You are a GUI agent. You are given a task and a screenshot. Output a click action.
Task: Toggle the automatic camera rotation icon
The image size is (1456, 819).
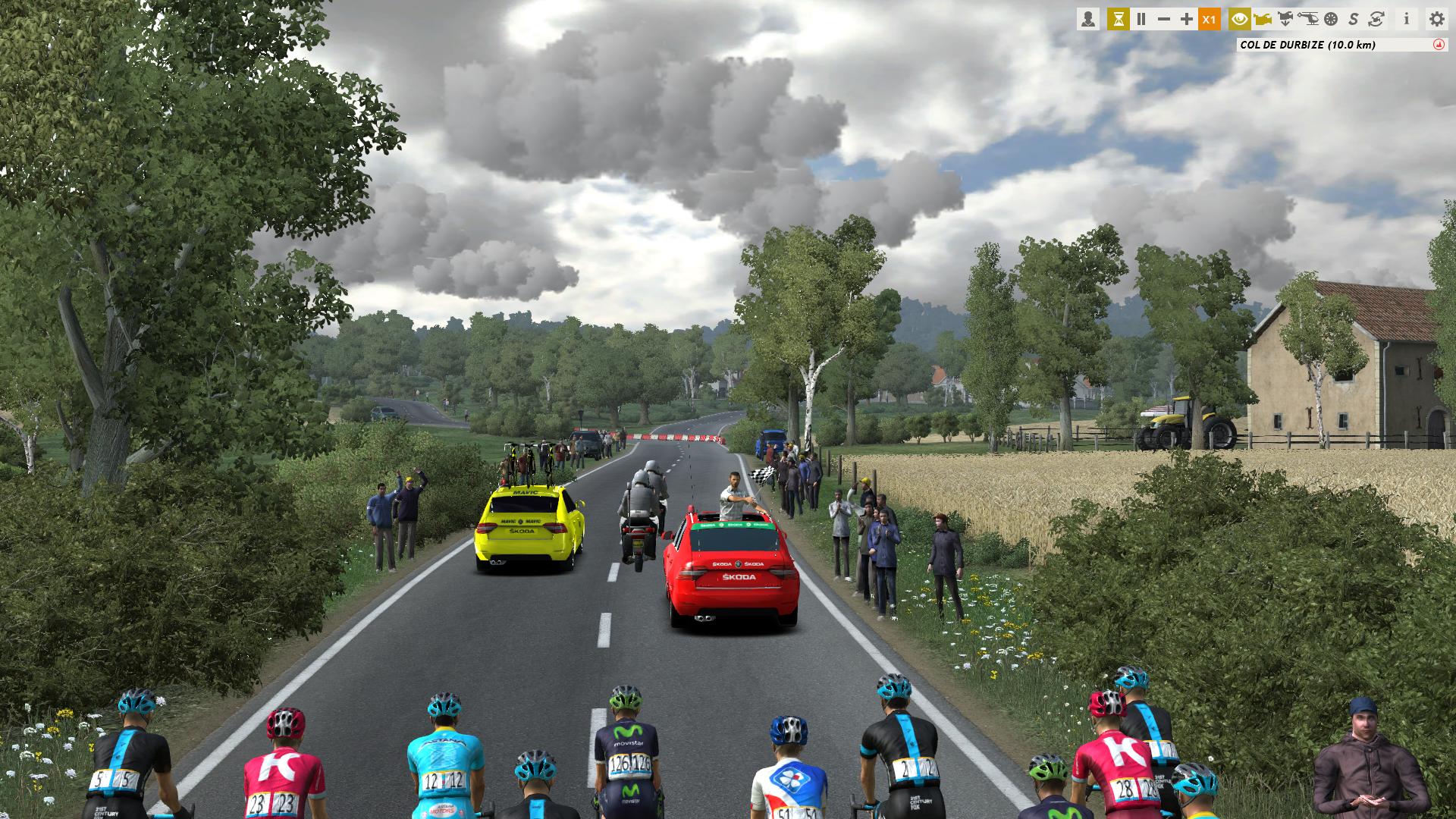[1376, 20]
